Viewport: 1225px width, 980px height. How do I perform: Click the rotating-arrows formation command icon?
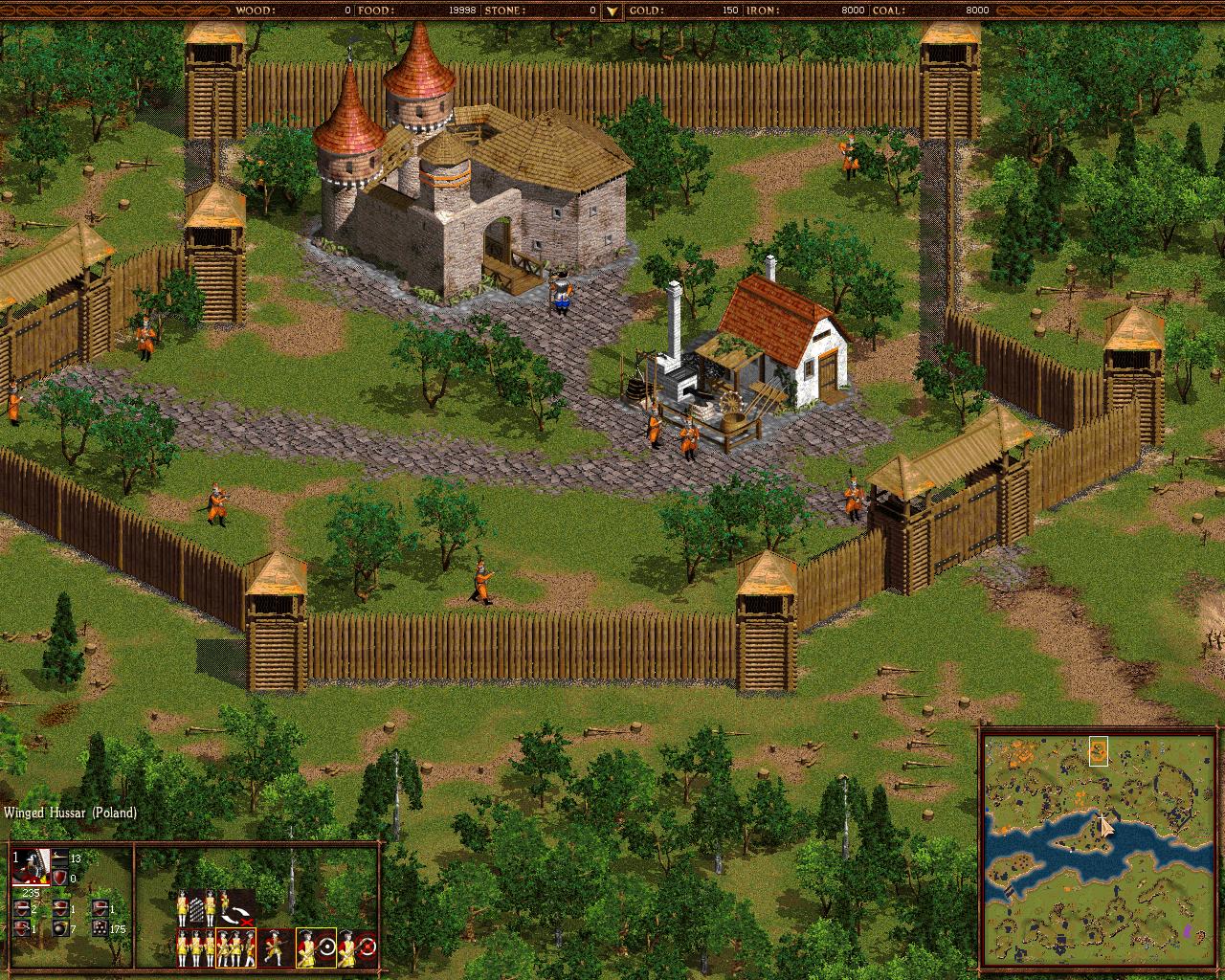(235, 913)
